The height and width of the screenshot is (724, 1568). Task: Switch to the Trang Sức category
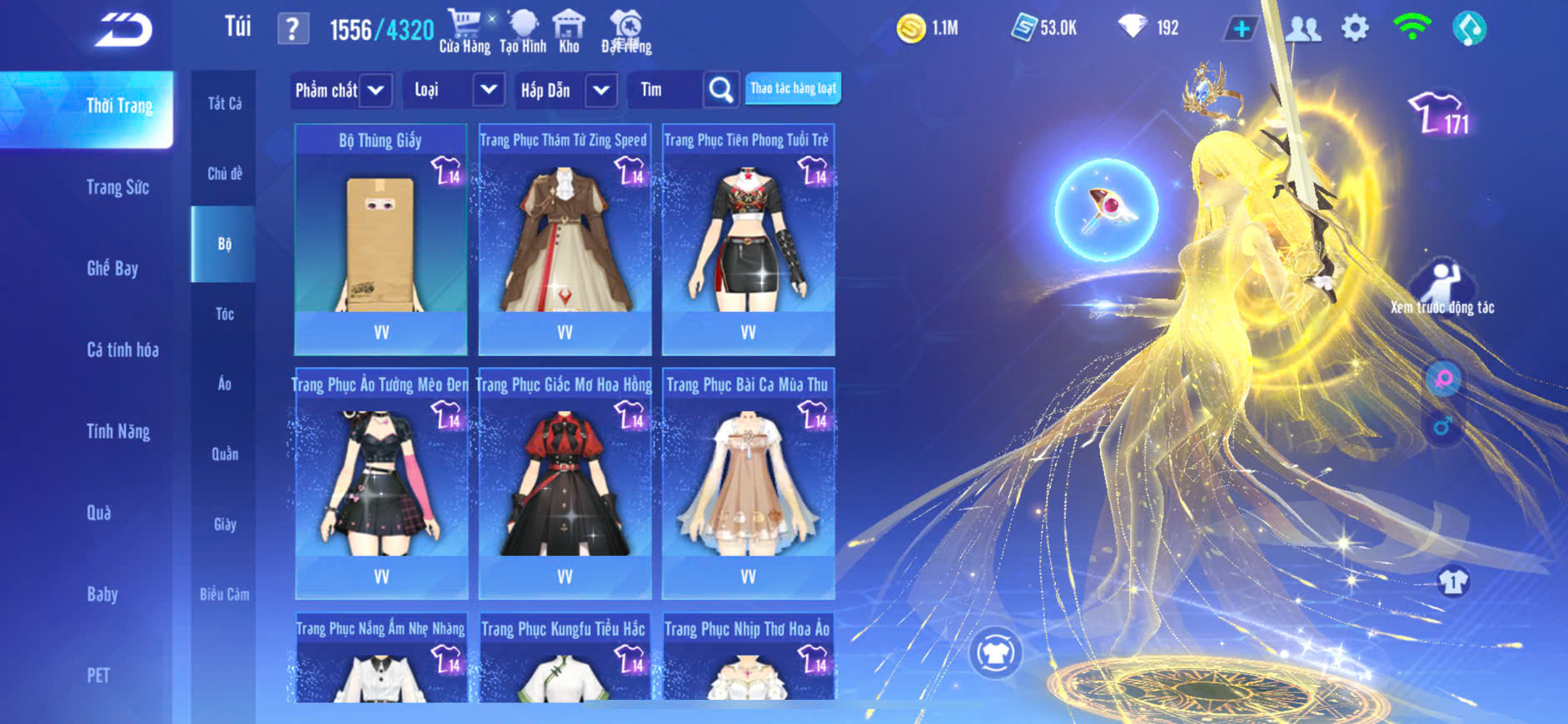pyautogui.click(x=117, y=187)
